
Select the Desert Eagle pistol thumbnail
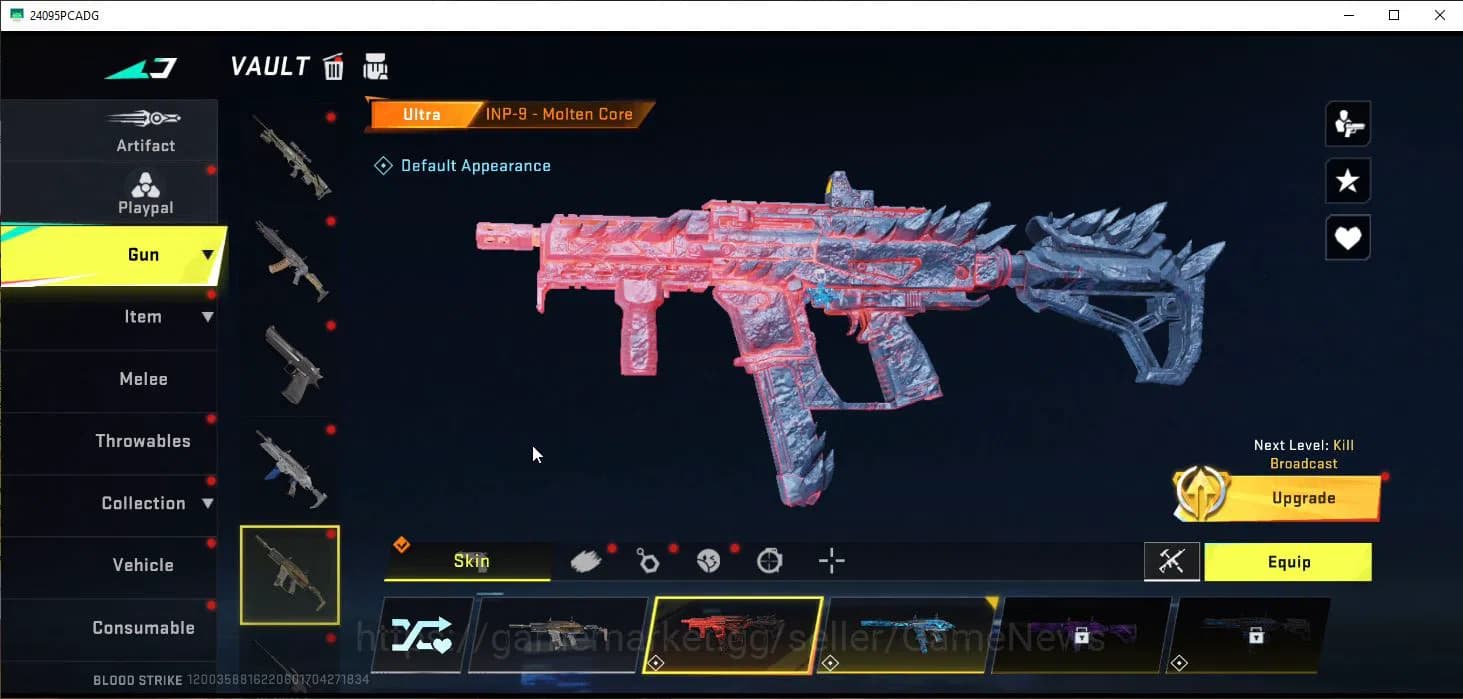click(x=290, y=365)
